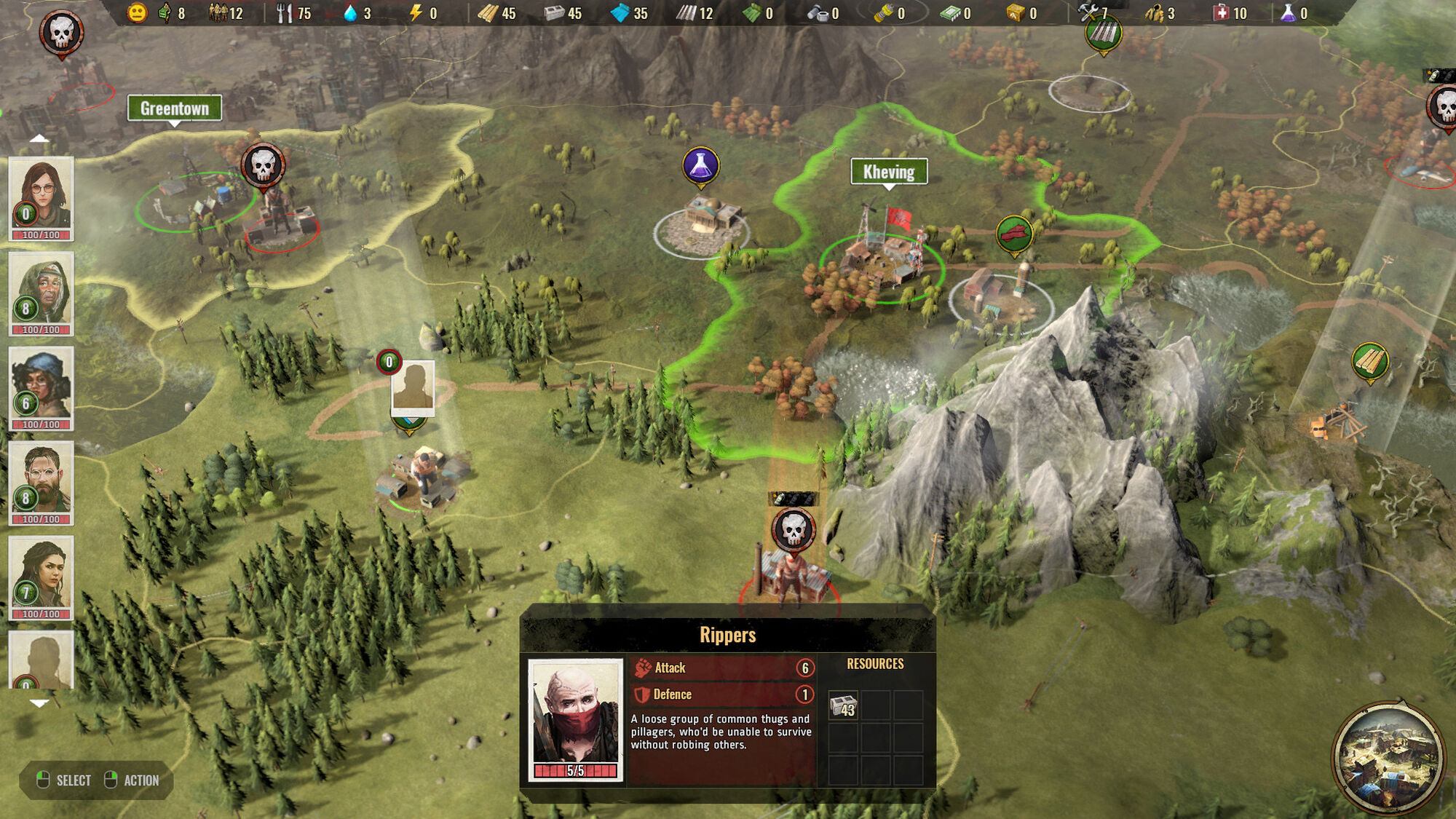Select the metal bars marker at top
1456x819 pixels.
tap(1103, 33)
